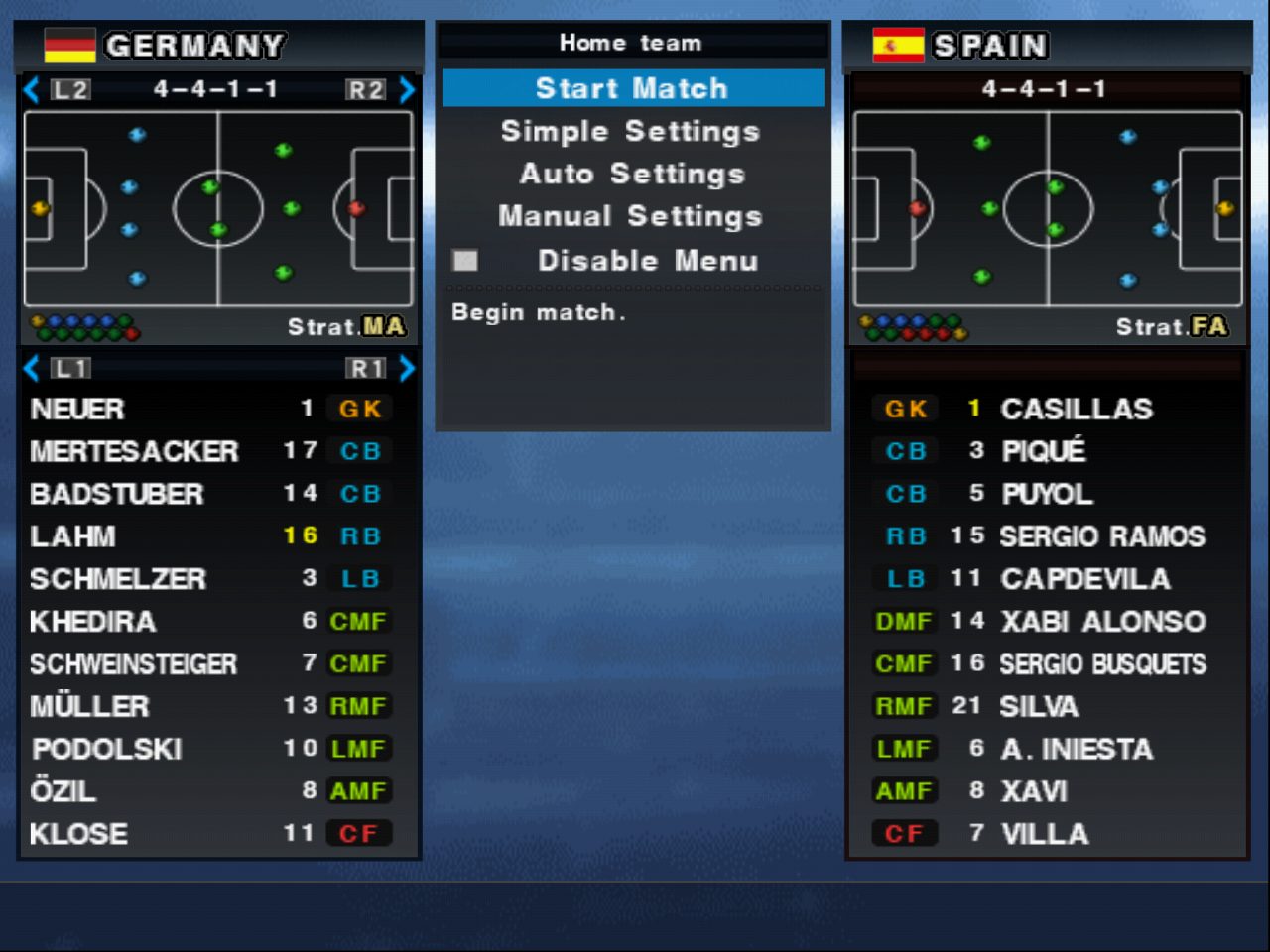Choose Auto Settings
The image size is (1270, 952).
(x=632, y=174)
